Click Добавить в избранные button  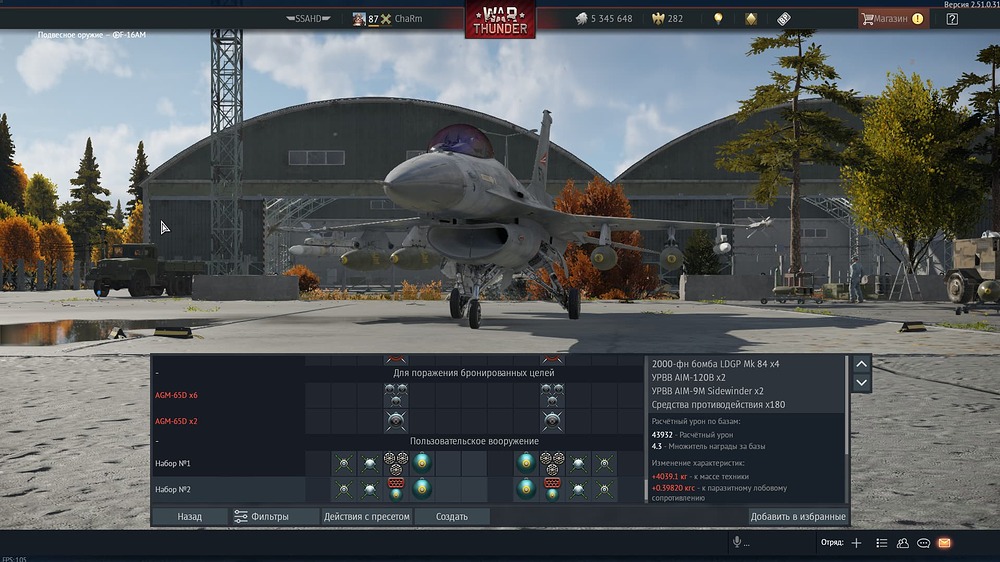[x=798, y=517]
